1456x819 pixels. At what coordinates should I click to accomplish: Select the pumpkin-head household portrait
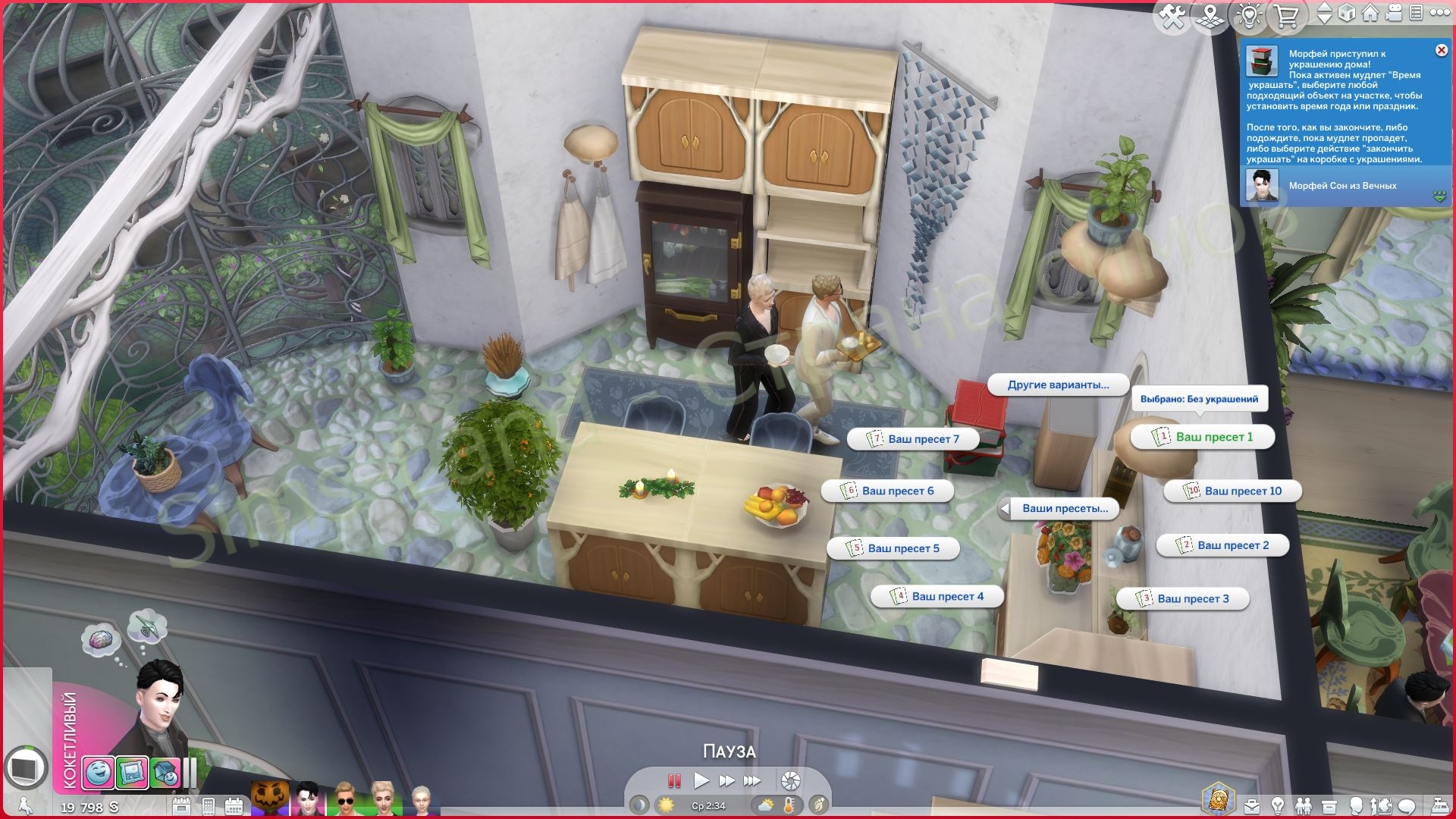270,799
